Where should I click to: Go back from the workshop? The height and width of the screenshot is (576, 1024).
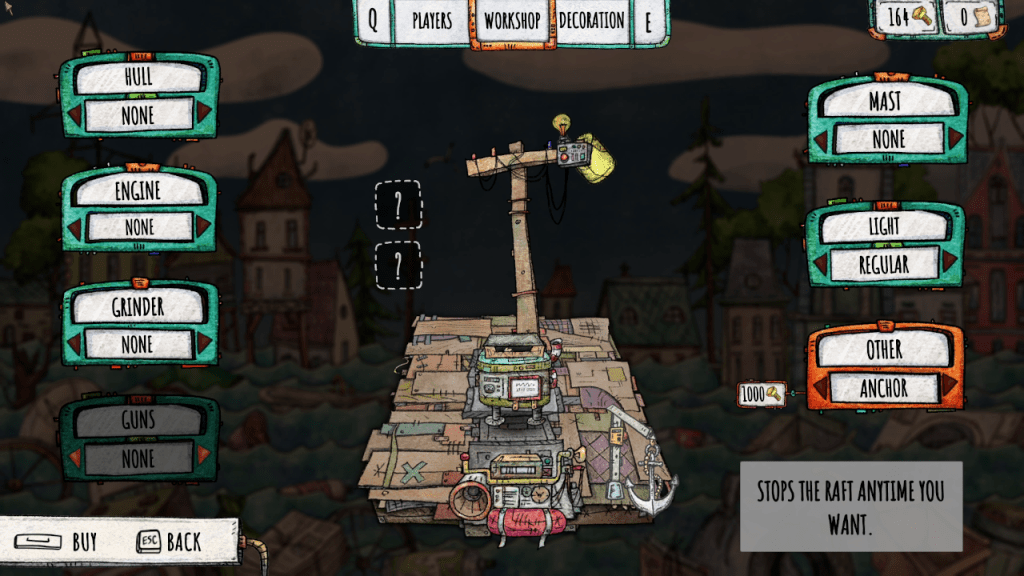click(170, 542)
